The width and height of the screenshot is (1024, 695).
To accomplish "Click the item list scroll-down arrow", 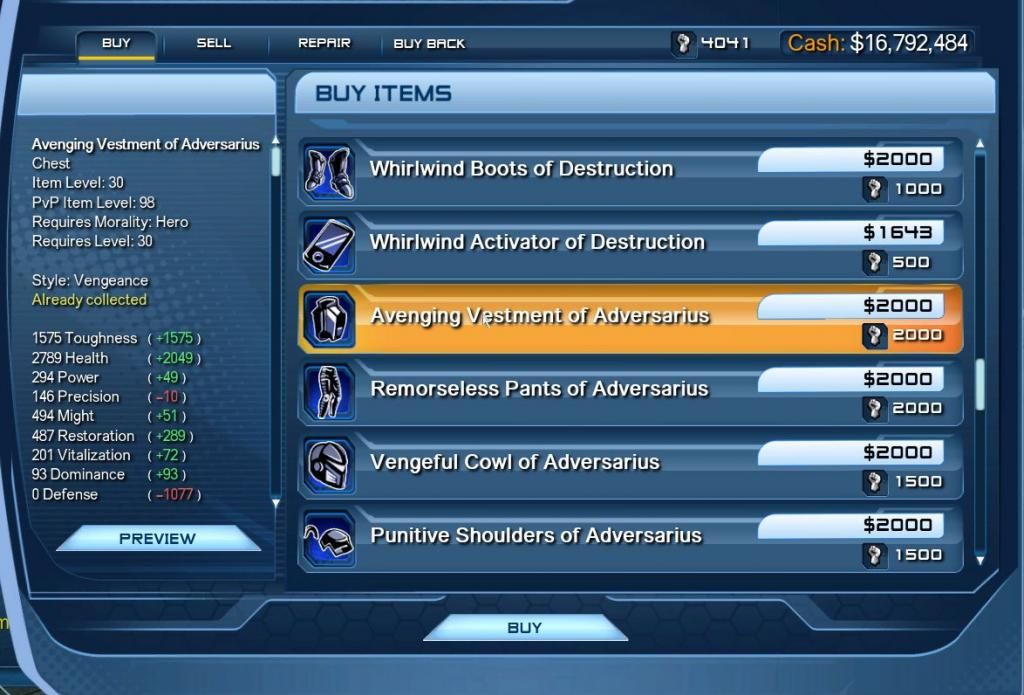I will pyautogui.click(x=980, y=560).
